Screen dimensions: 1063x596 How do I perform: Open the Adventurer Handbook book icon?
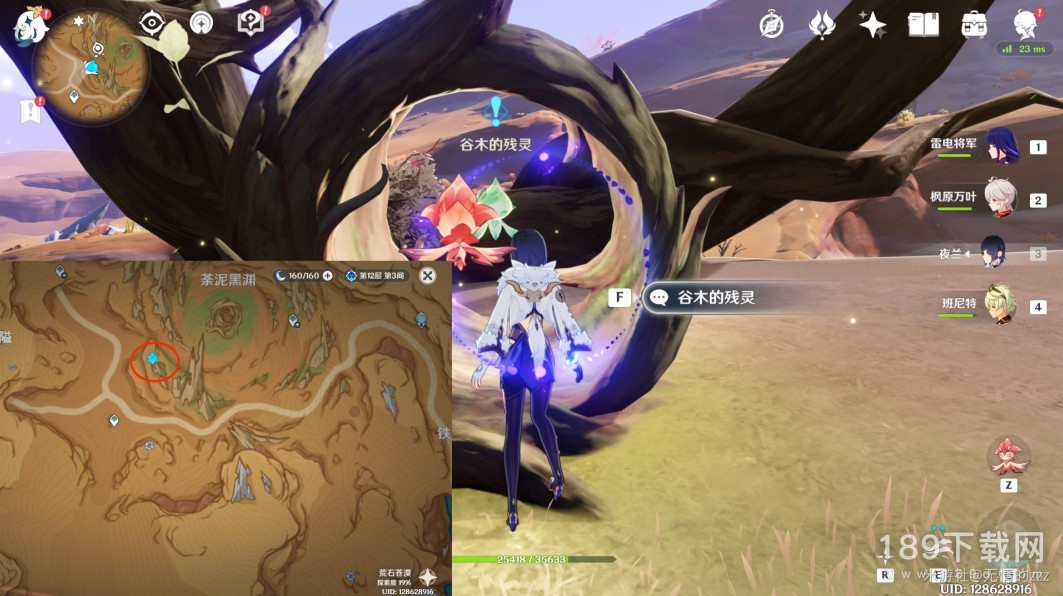coord(923,25)
